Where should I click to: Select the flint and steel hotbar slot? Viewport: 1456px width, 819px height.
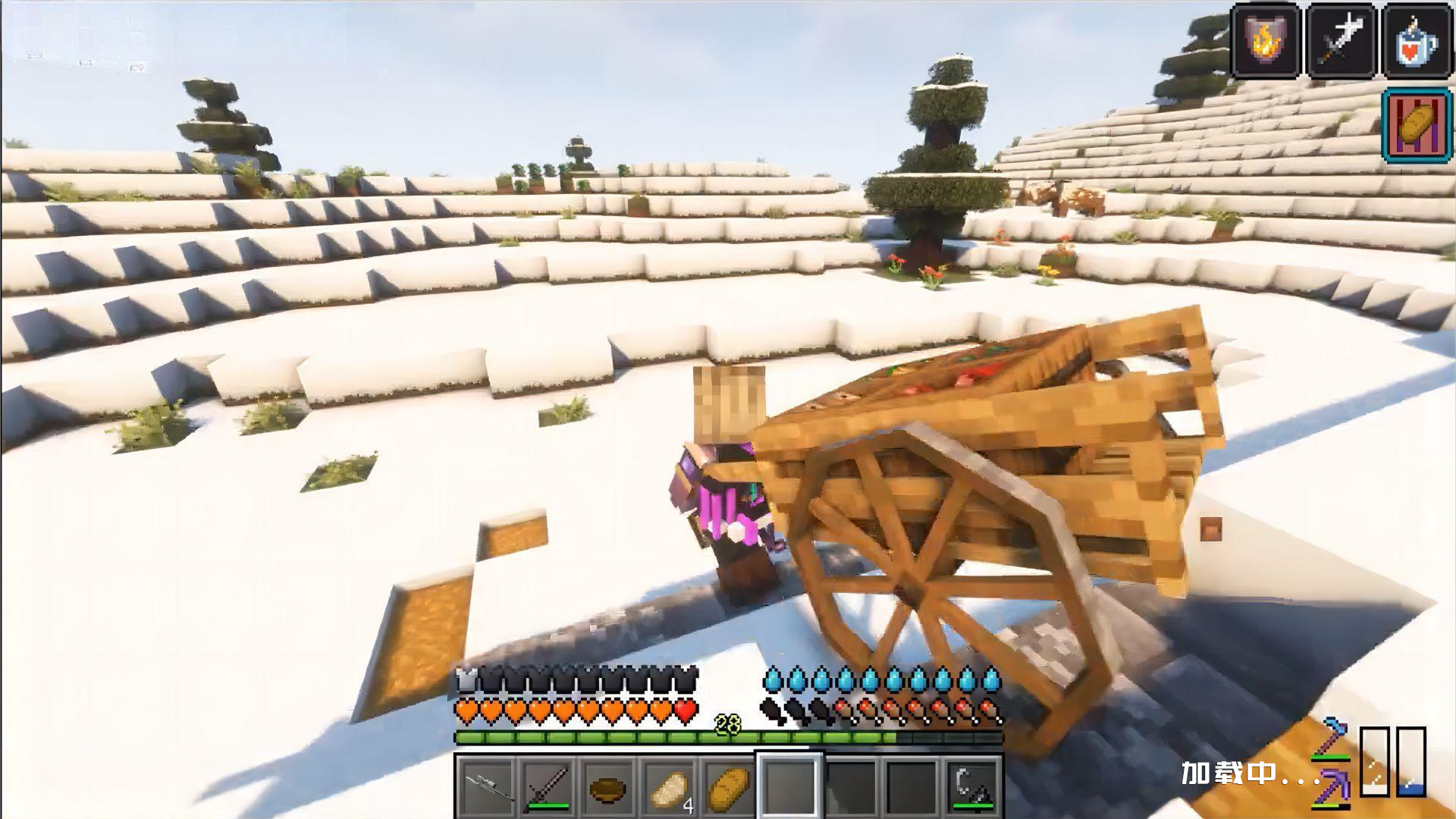pos(972,786)
